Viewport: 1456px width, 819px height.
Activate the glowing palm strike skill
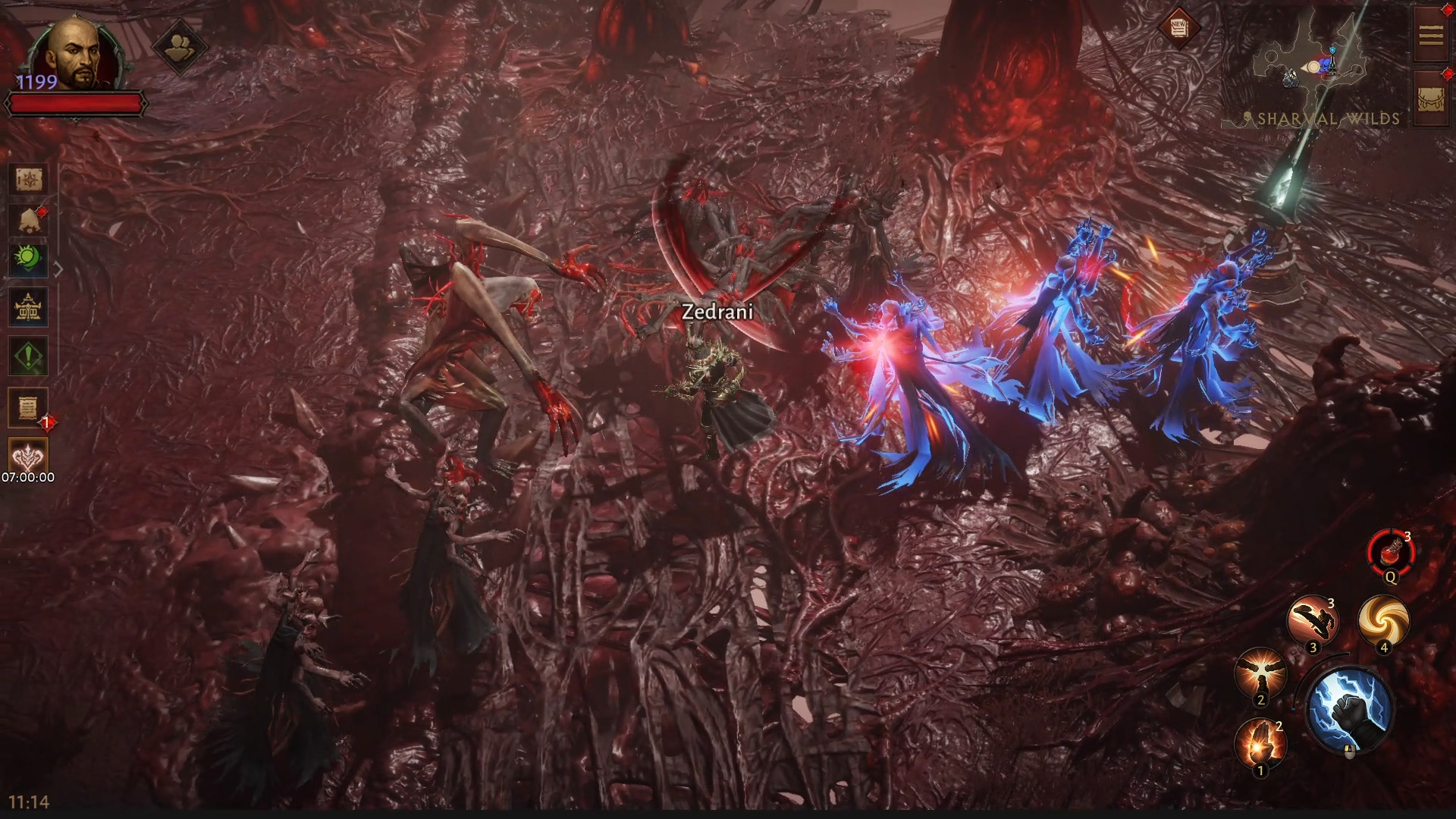pyautogui.click(x=1260, y=742)
